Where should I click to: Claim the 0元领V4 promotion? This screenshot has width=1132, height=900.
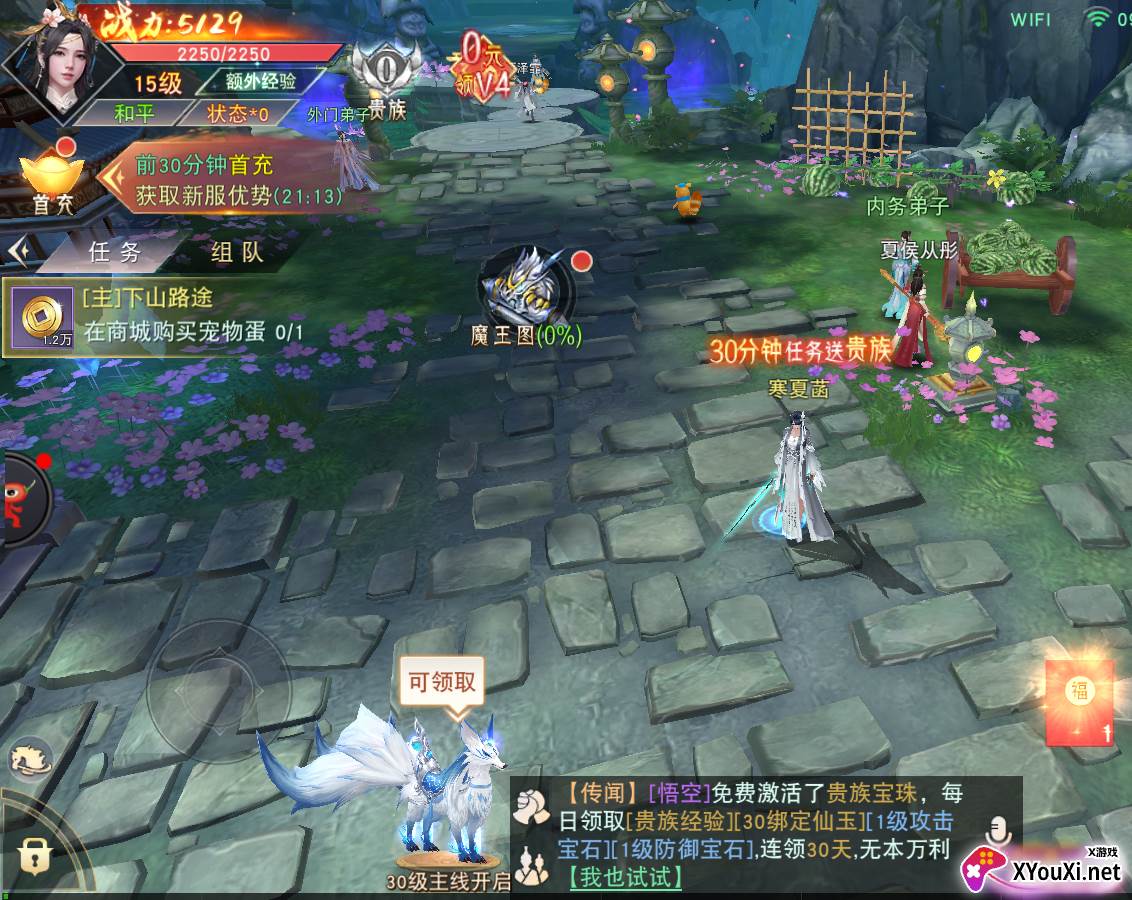[486, 64]
